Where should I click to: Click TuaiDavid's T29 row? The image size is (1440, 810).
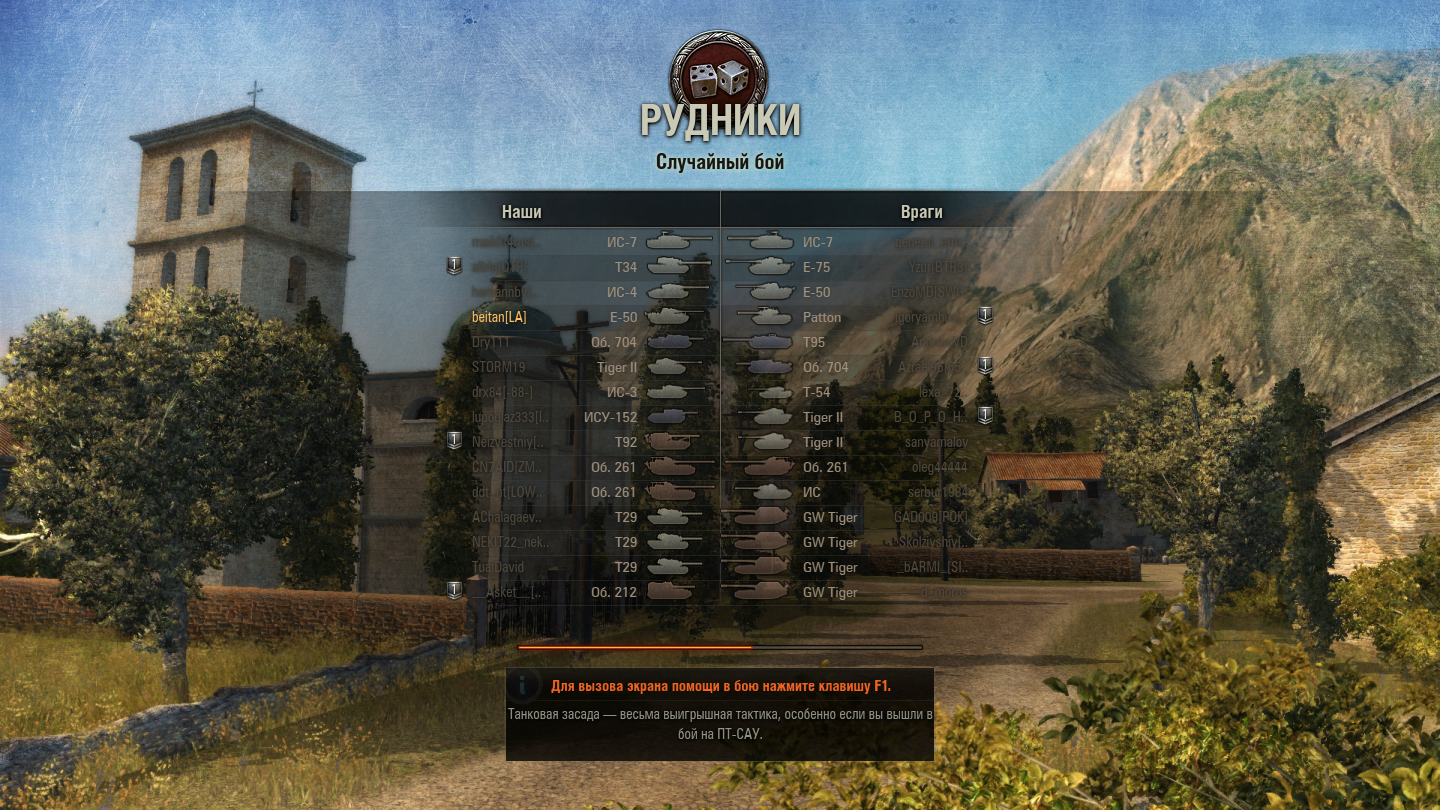(580, 567)
